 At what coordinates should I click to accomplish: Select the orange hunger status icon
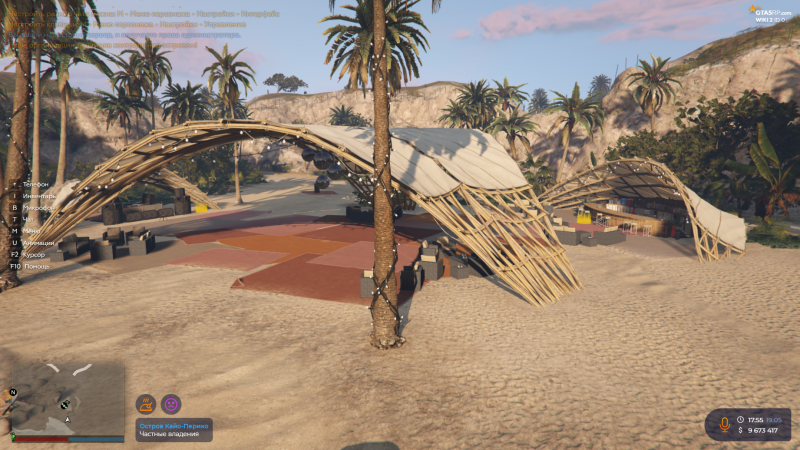[146, 404]
